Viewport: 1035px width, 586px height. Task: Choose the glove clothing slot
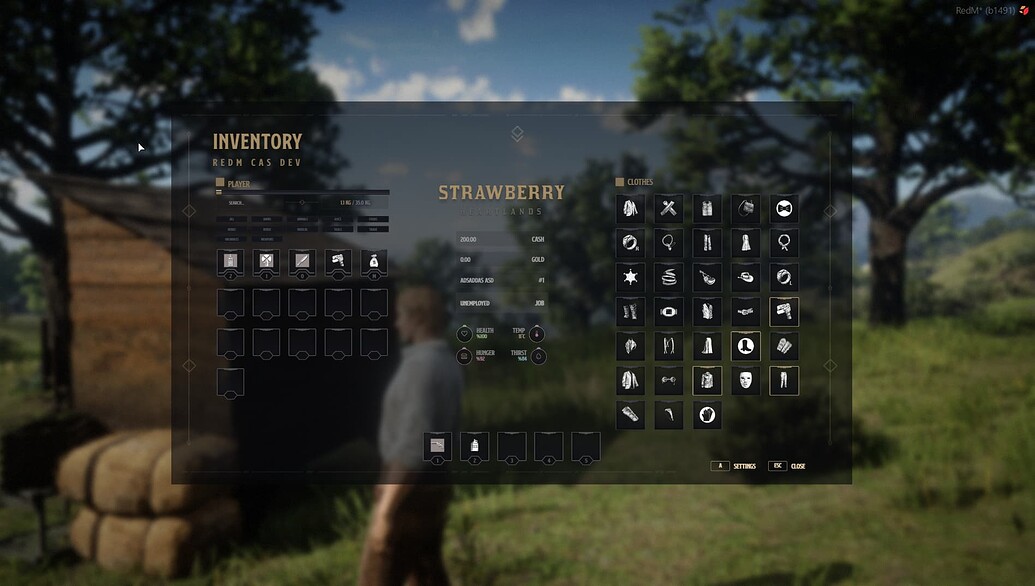707,414
